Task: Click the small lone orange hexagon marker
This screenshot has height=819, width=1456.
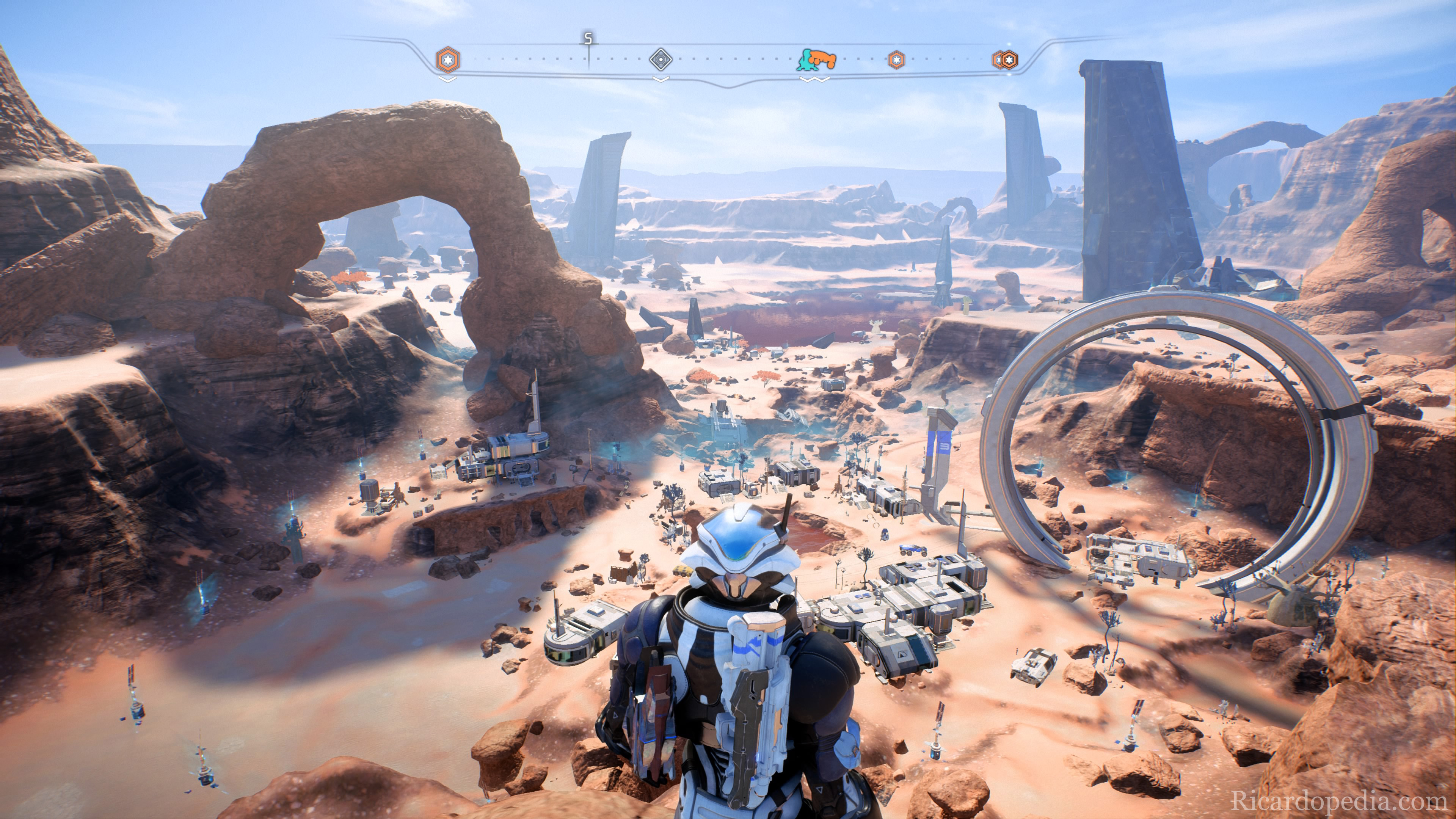Action: coord(896,60)
